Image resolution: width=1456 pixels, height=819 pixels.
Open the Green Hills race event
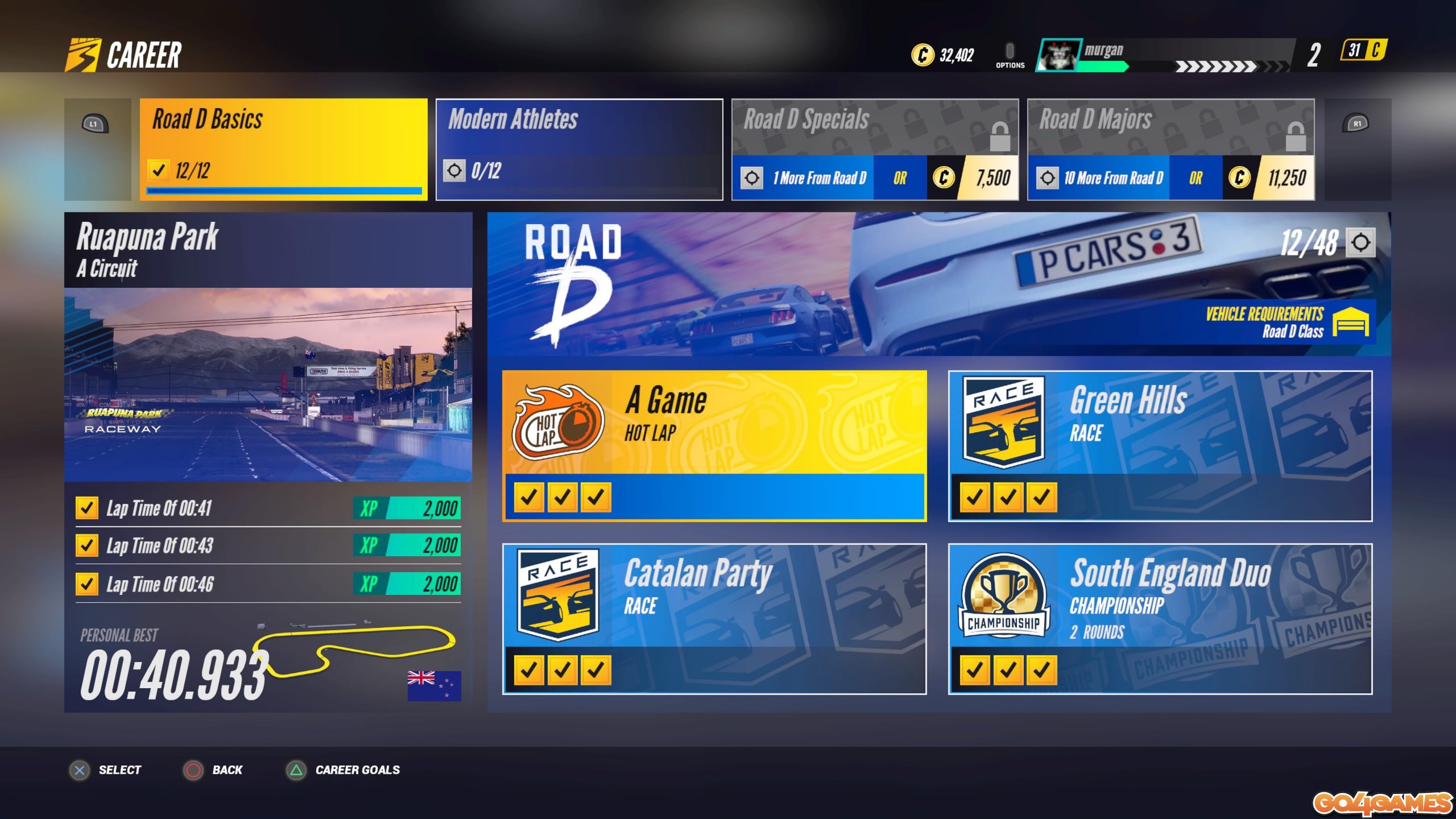[1160, 445]
